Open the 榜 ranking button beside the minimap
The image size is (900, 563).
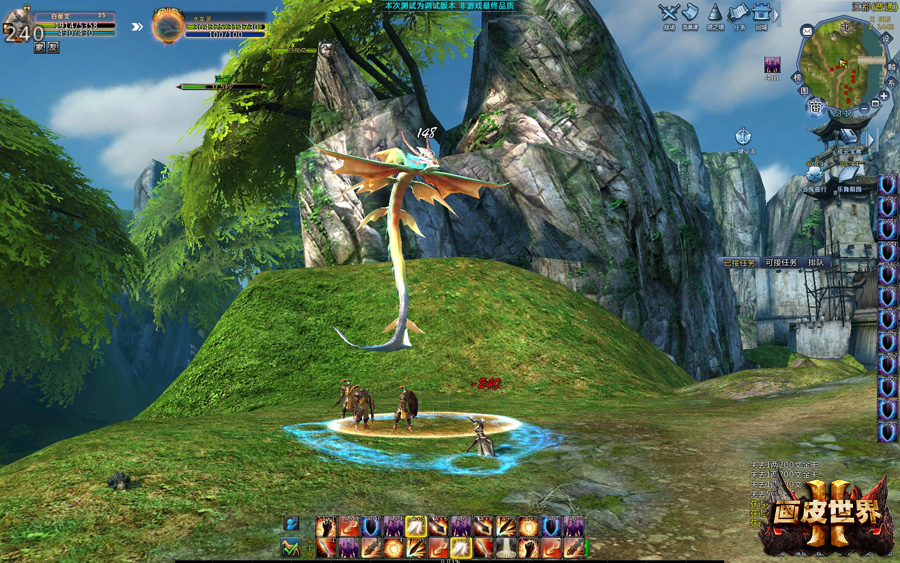798,75
